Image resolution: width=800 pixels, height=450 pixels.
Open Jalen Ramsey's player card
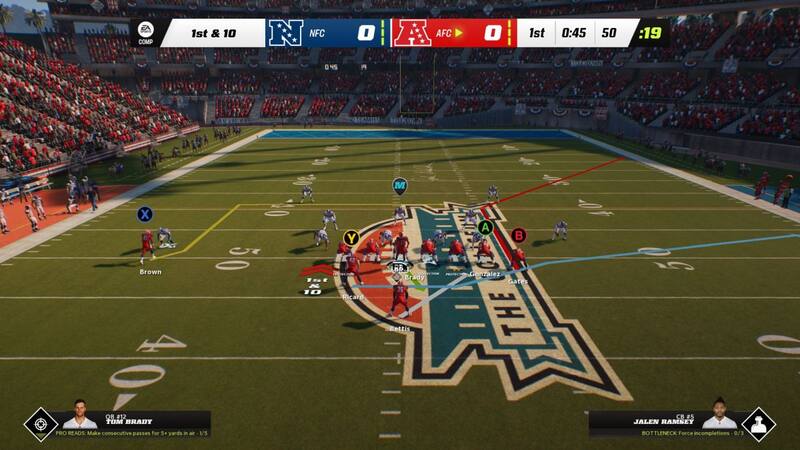[x=718, y=416]
